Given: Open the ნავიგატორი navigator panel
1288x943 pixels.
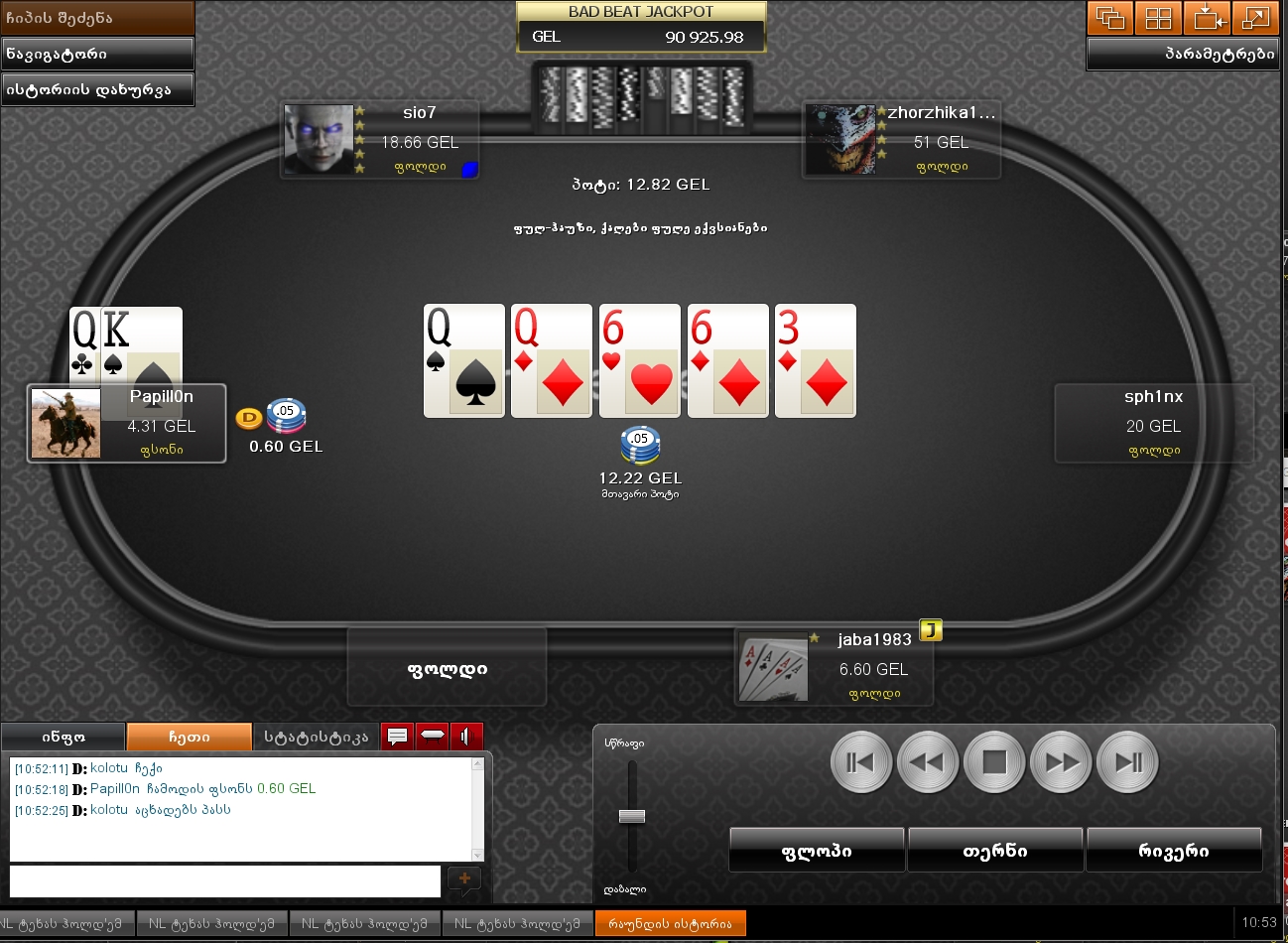Looking at the screenshot, I should (x=96, y=54).
